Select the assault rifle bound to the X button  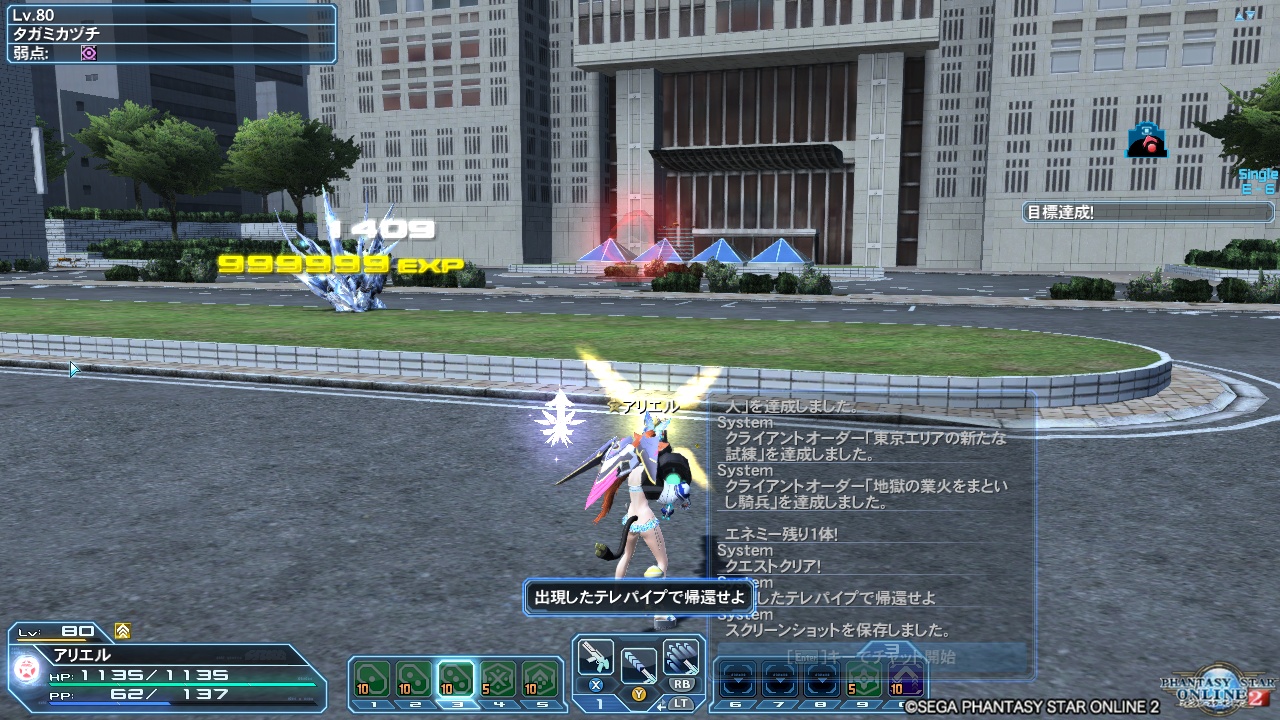[x=596, y=657]
